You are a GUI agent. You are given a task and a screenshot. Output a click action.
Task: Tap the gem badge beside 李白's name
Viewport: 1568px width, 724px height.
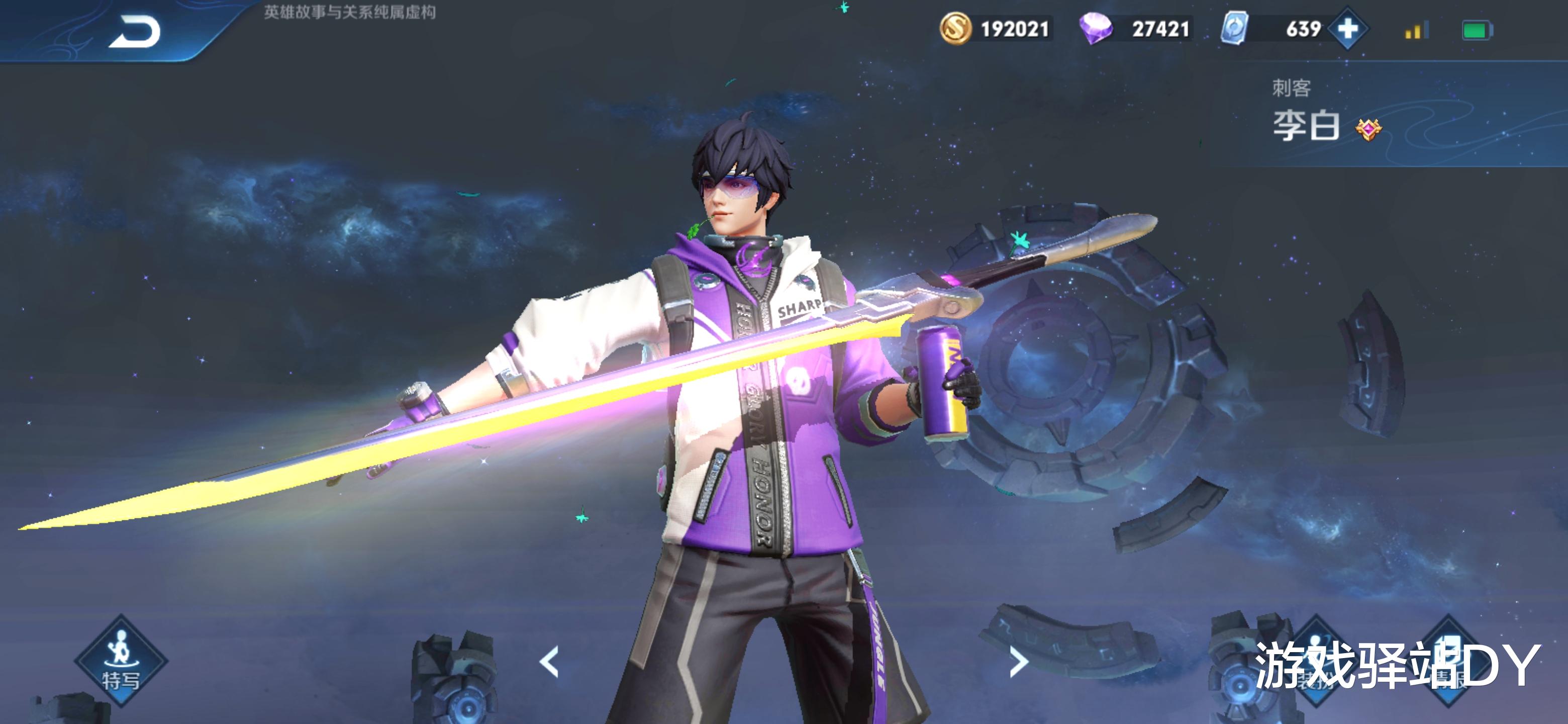coord(1368,129)
